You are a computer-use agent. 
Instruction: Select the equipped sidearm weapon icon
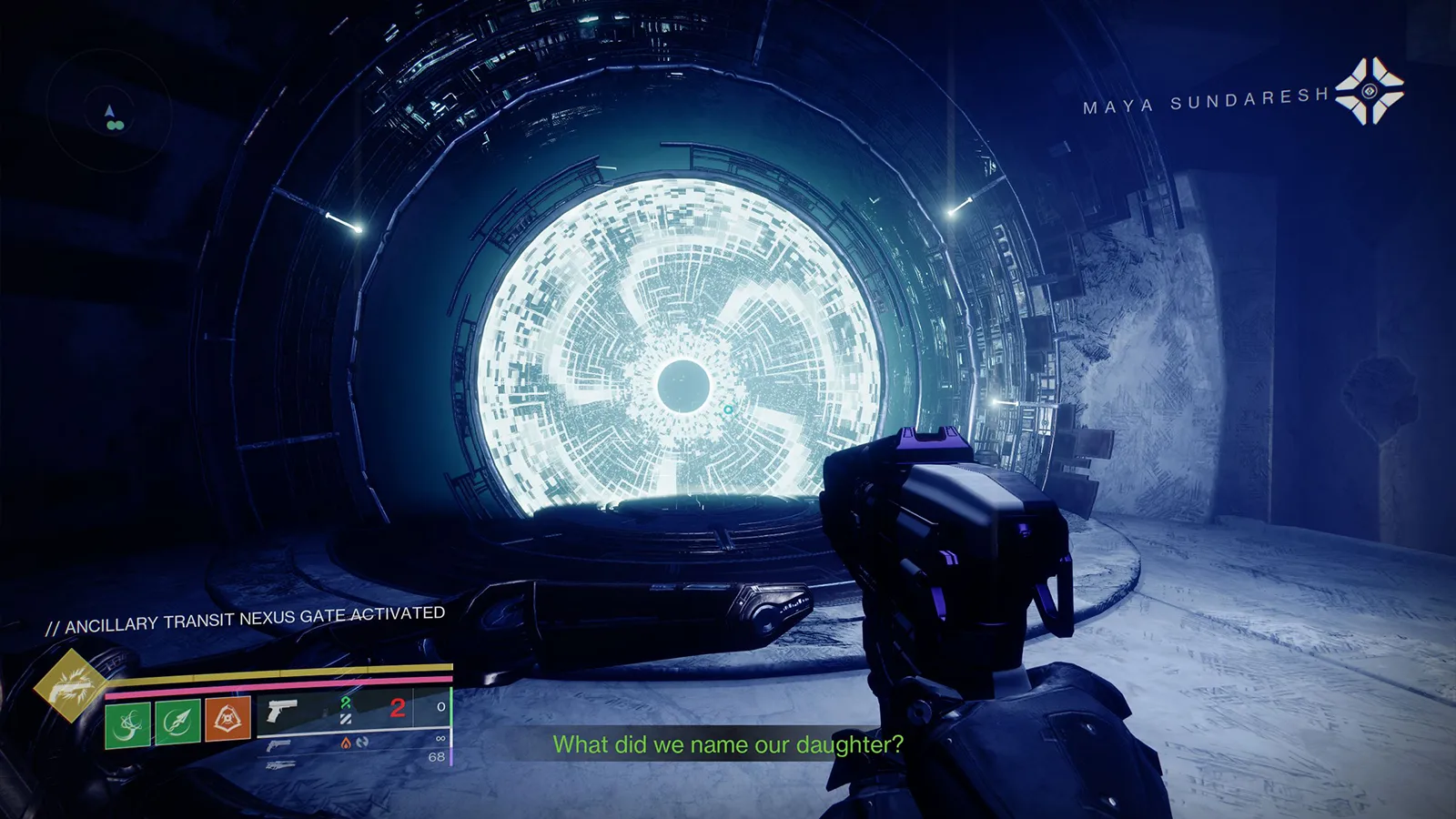click(281, 711)
